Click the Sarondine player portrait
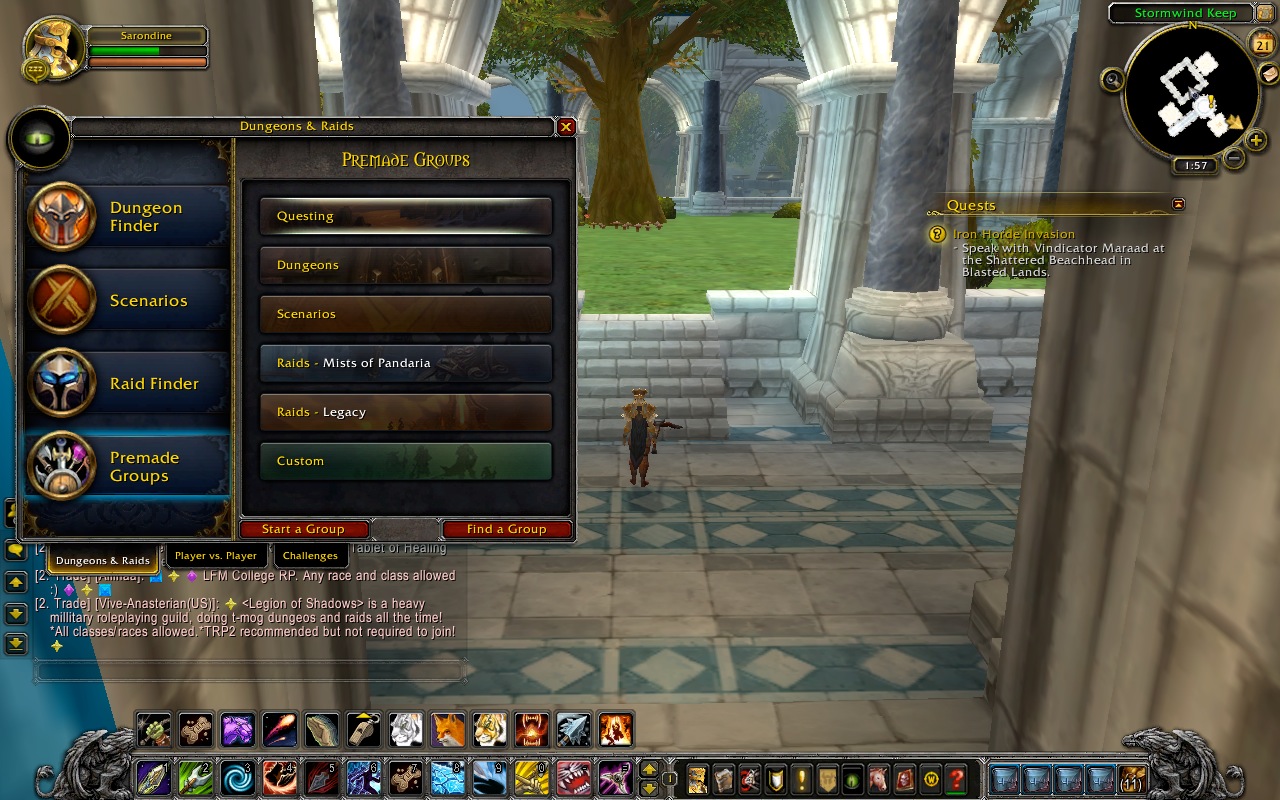Screen dimensions: 1280x800 (54, 46)
